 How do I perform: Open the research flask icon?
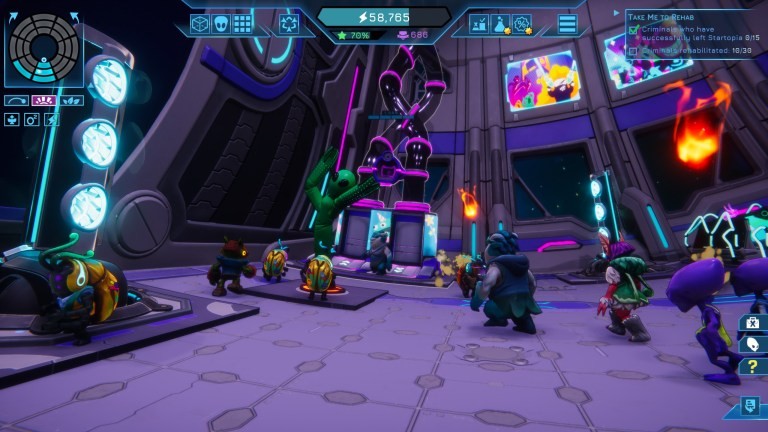pos(501,23)
